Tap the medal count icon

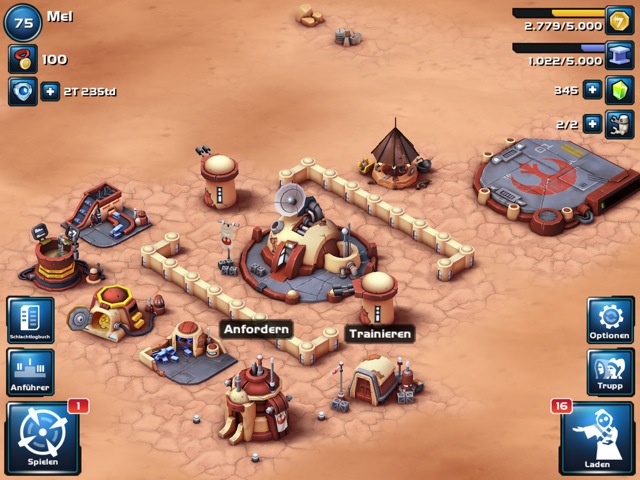pyautogui.click(x=22, y=59)
